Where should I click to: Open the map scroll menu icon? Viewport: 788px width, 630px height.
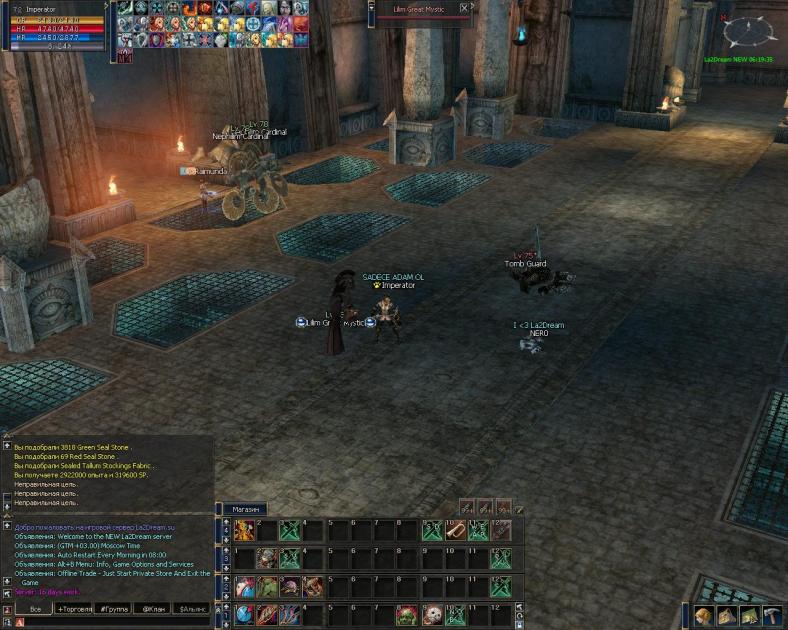749,615
